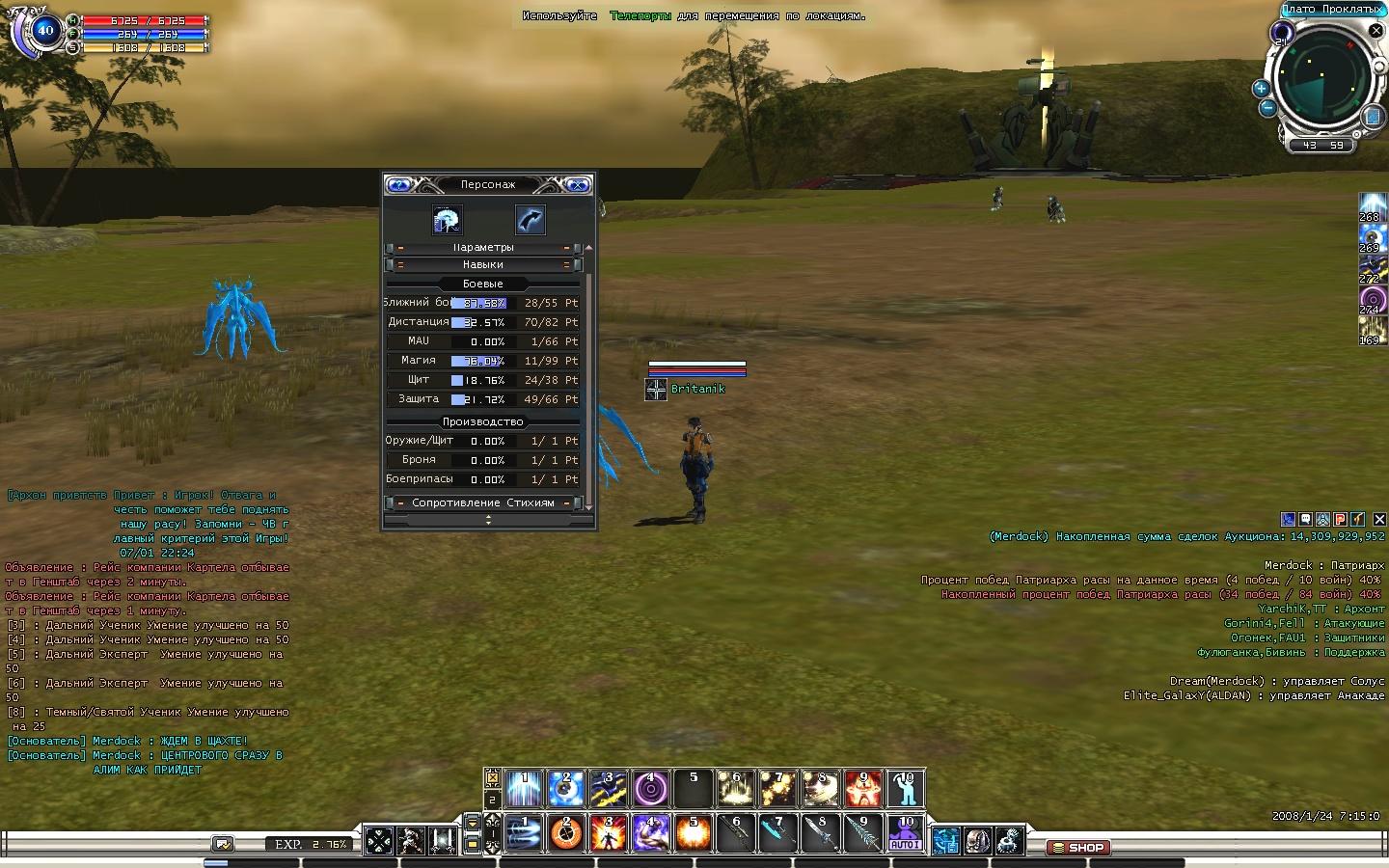Close the minimap with its X button

tap(1376, 32)
